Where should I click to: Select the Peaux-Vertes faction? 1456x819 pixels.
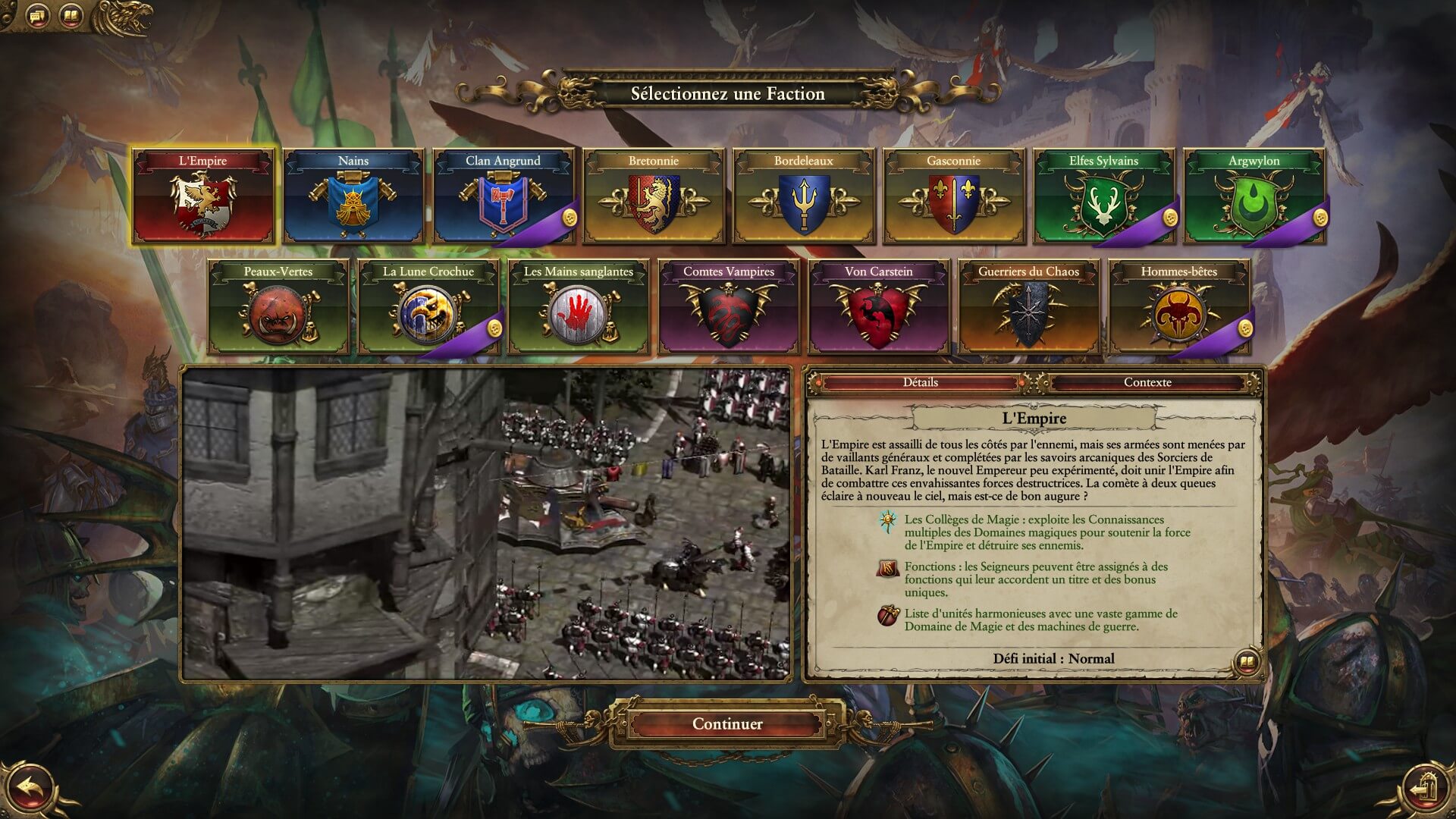[x=278, y=308]
